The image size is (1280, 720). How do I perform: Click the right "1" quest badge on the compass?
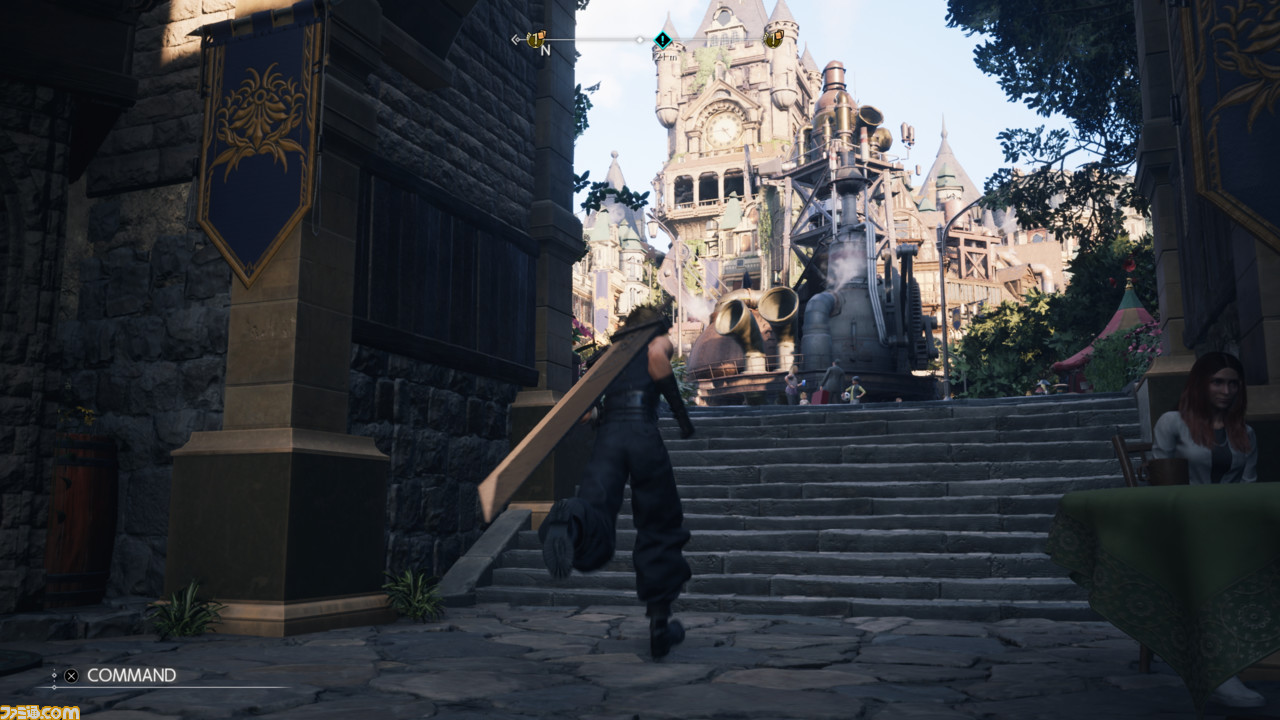[773, 40]
